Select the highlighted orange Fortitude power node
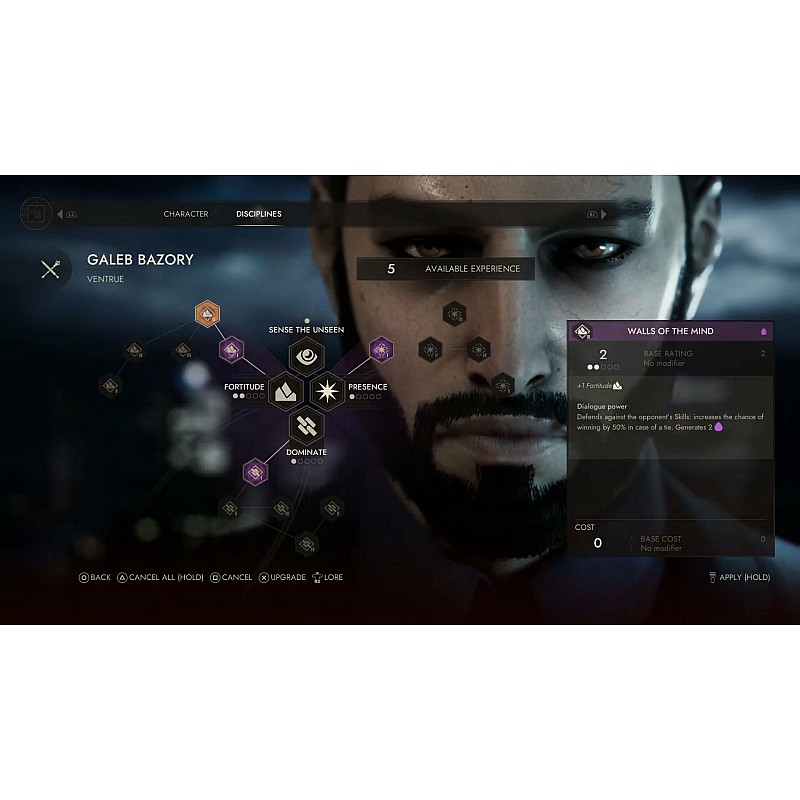Viewport: 800px width, 800px height. click(x=208, y=314)
